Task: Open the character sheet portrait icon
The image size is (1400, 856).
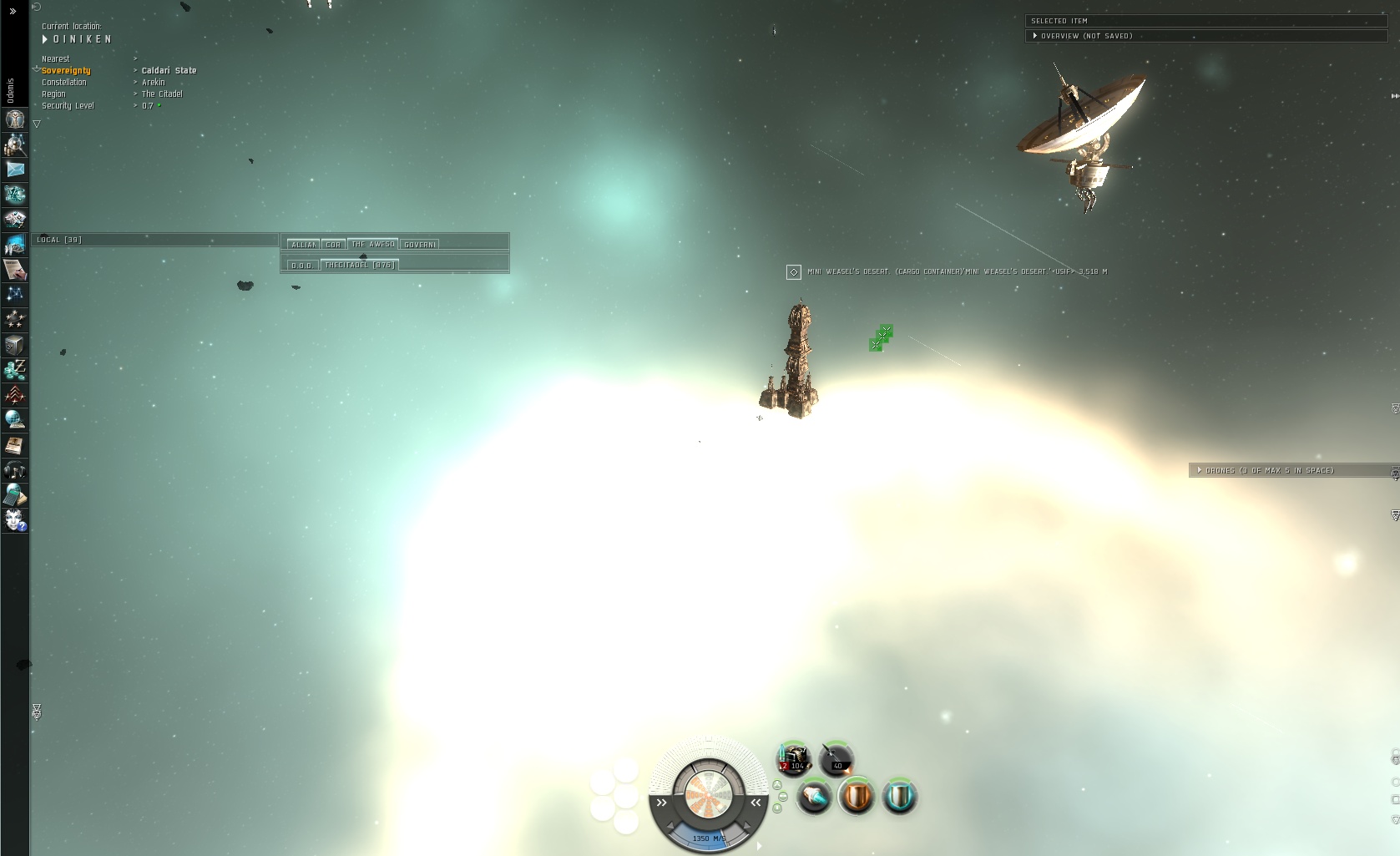Action: [x=14, y=120]
